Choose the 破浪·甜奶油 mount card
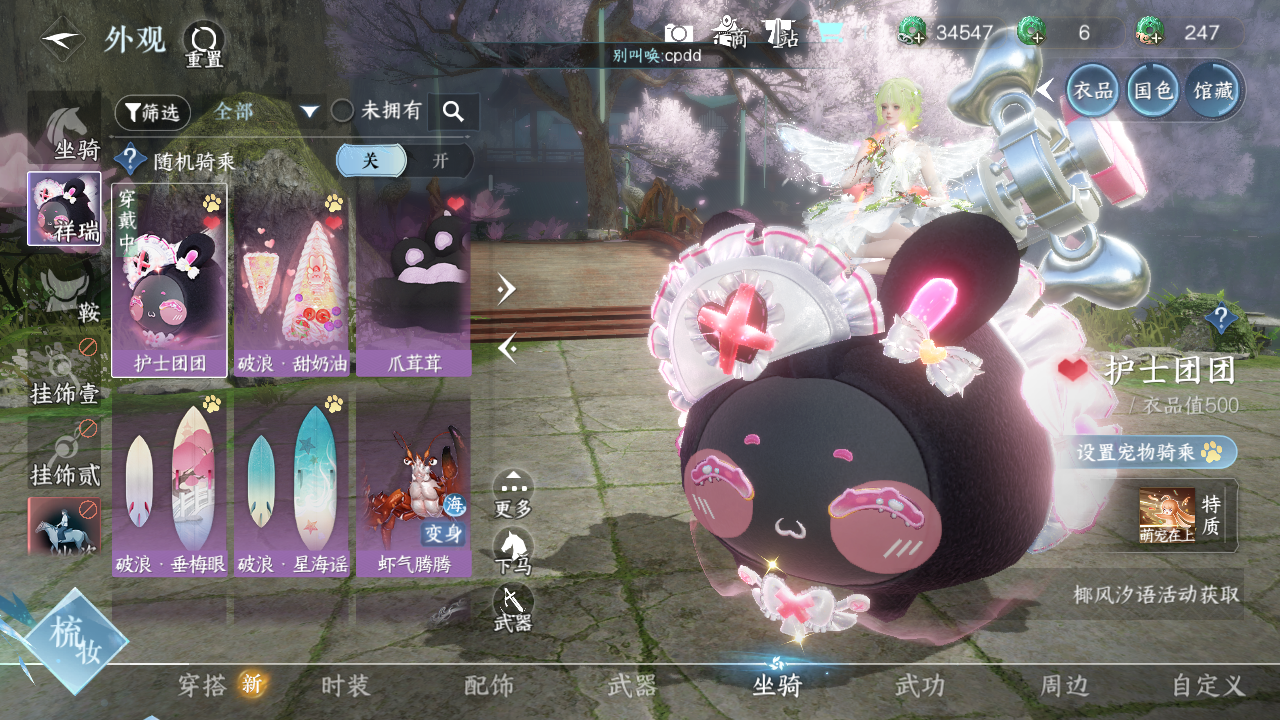The width and height of the screenshot is (1280, 720). 291,280
